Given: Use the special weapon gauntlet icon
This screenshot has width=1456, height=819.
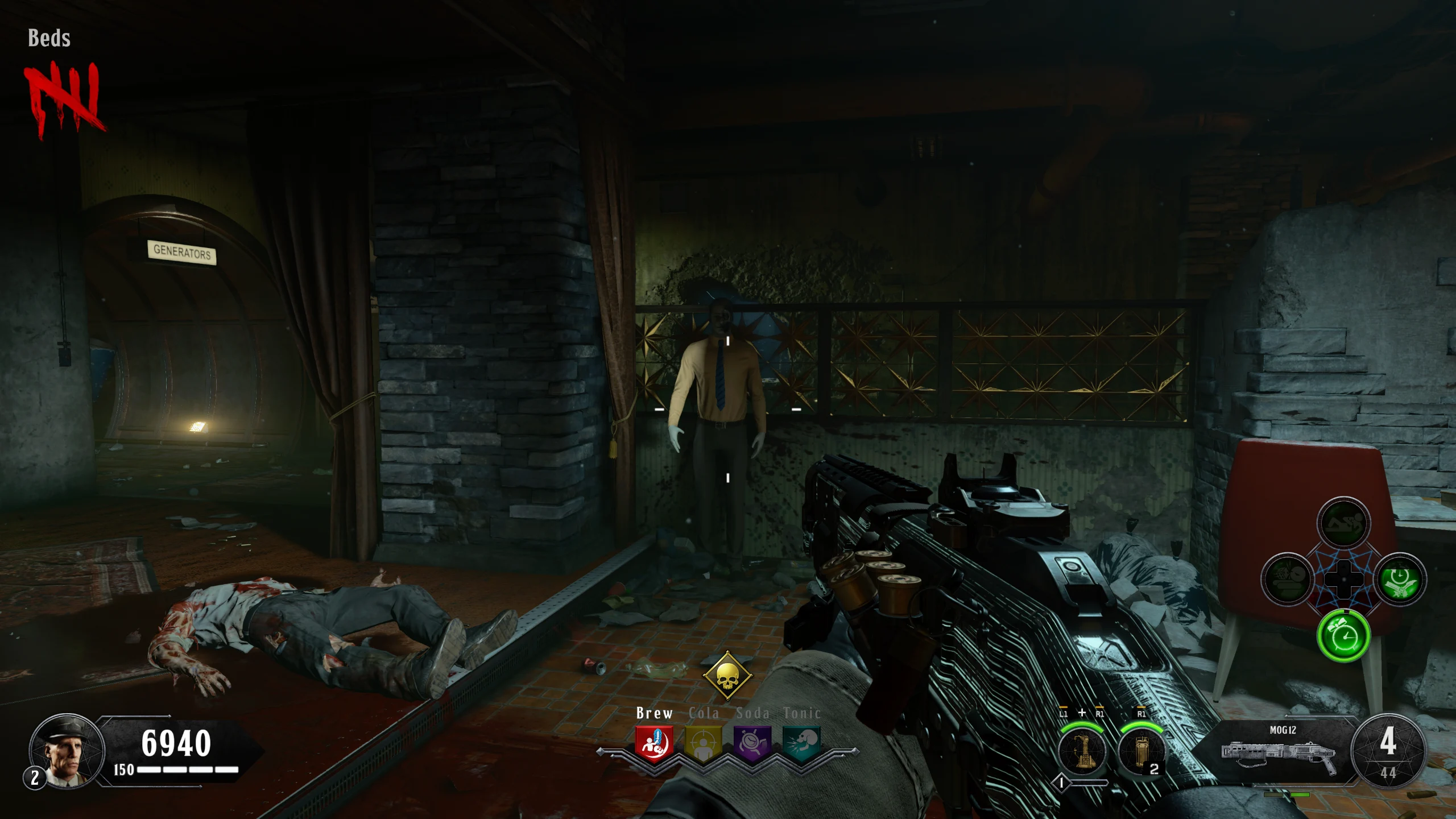Looking at the screenshot, I should (x=1082, y=751).
